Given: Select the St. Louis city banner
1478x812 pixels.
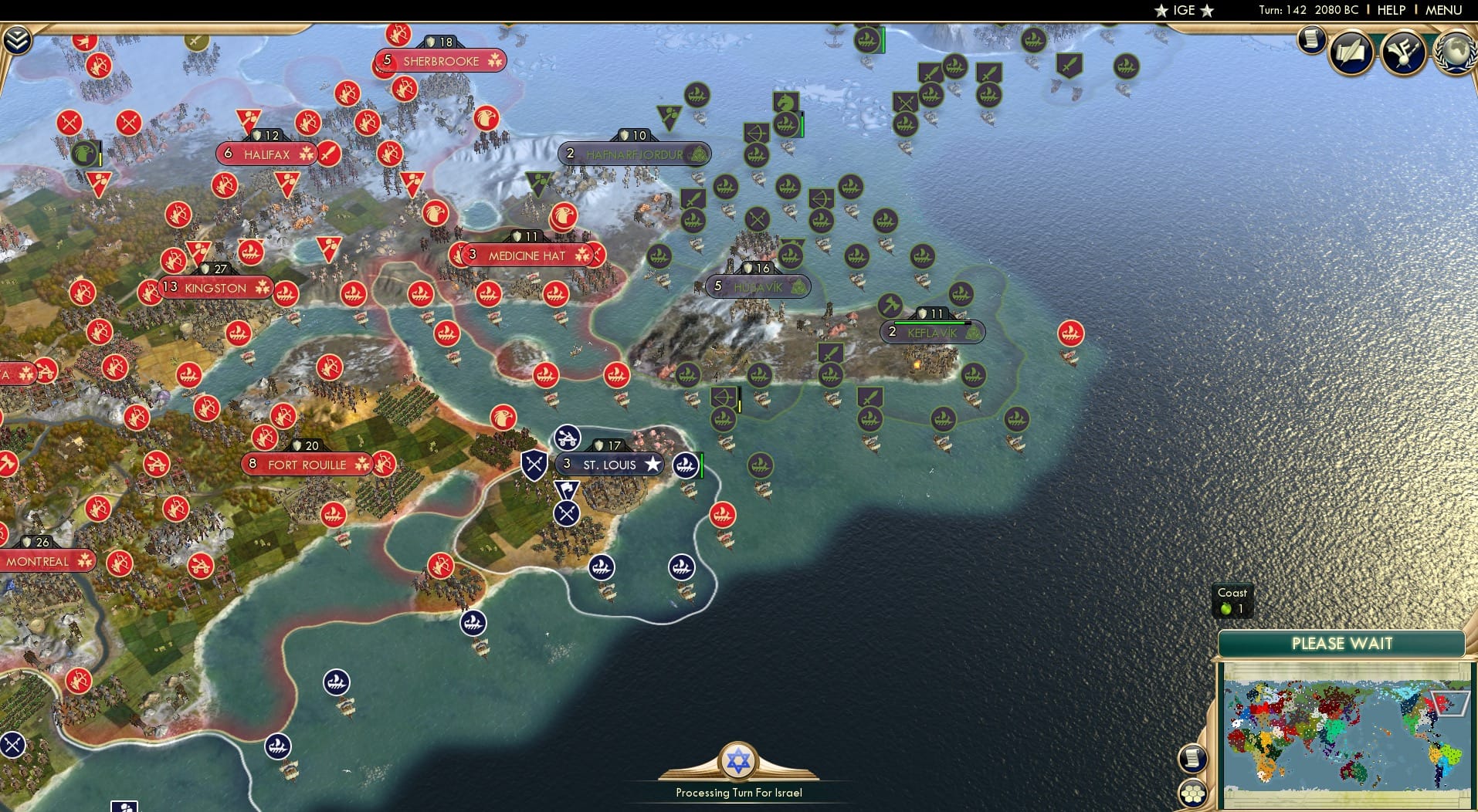Looking at the screenshot, I should pyautogui.click(x=609, y=464).
